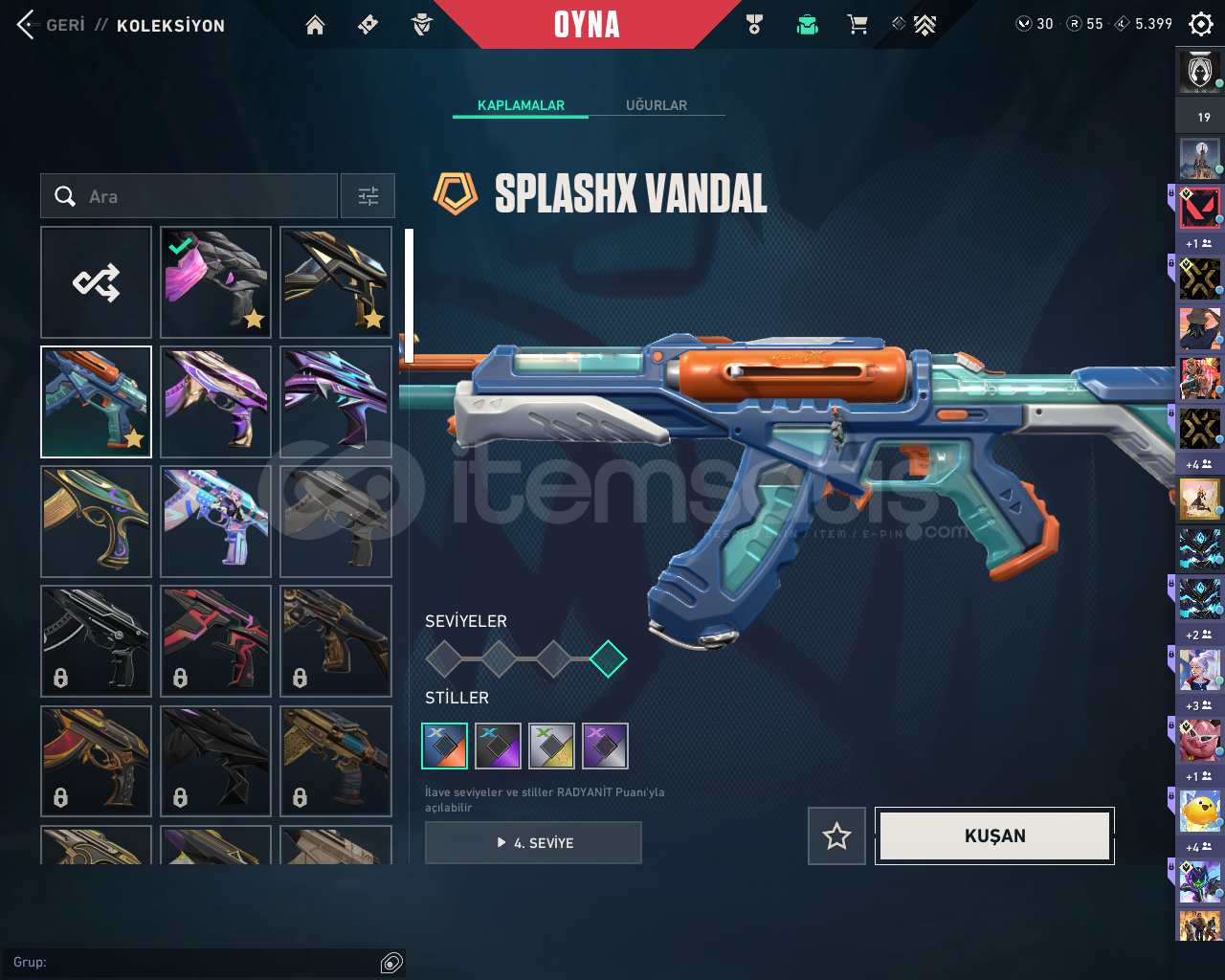The image size is (1225, 980).
Task: Switch to the UĞURLAR tab
Action: [657, 105]
